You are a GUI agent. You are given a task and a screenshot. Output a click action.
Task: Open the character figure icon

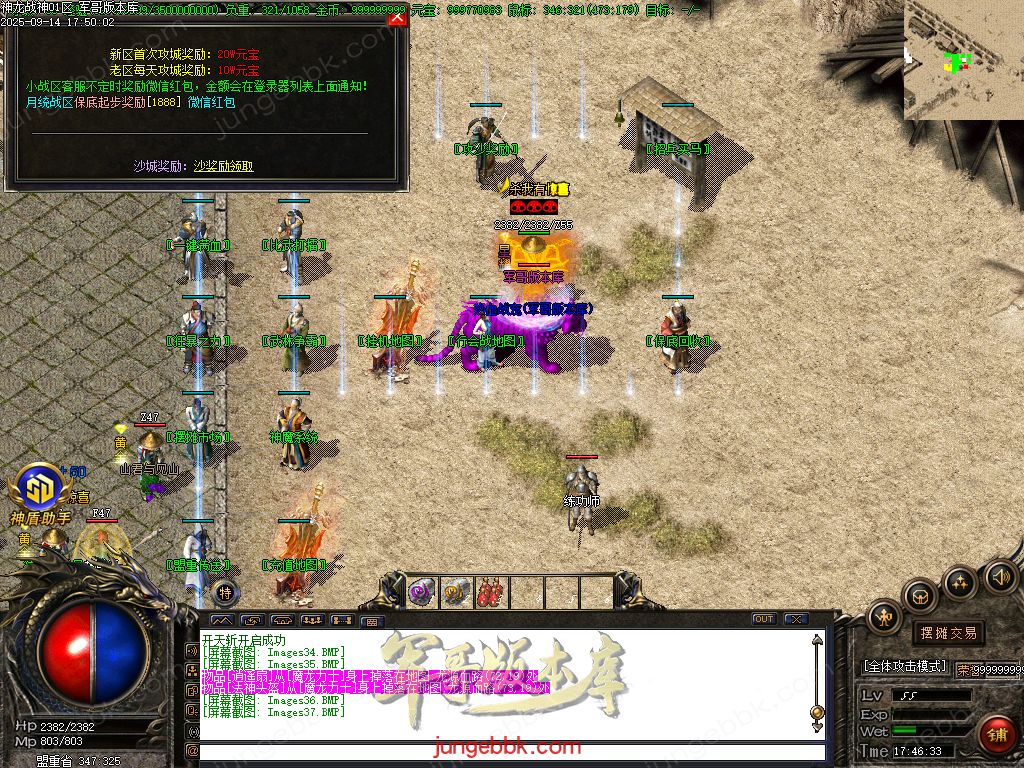coord(884,617)
